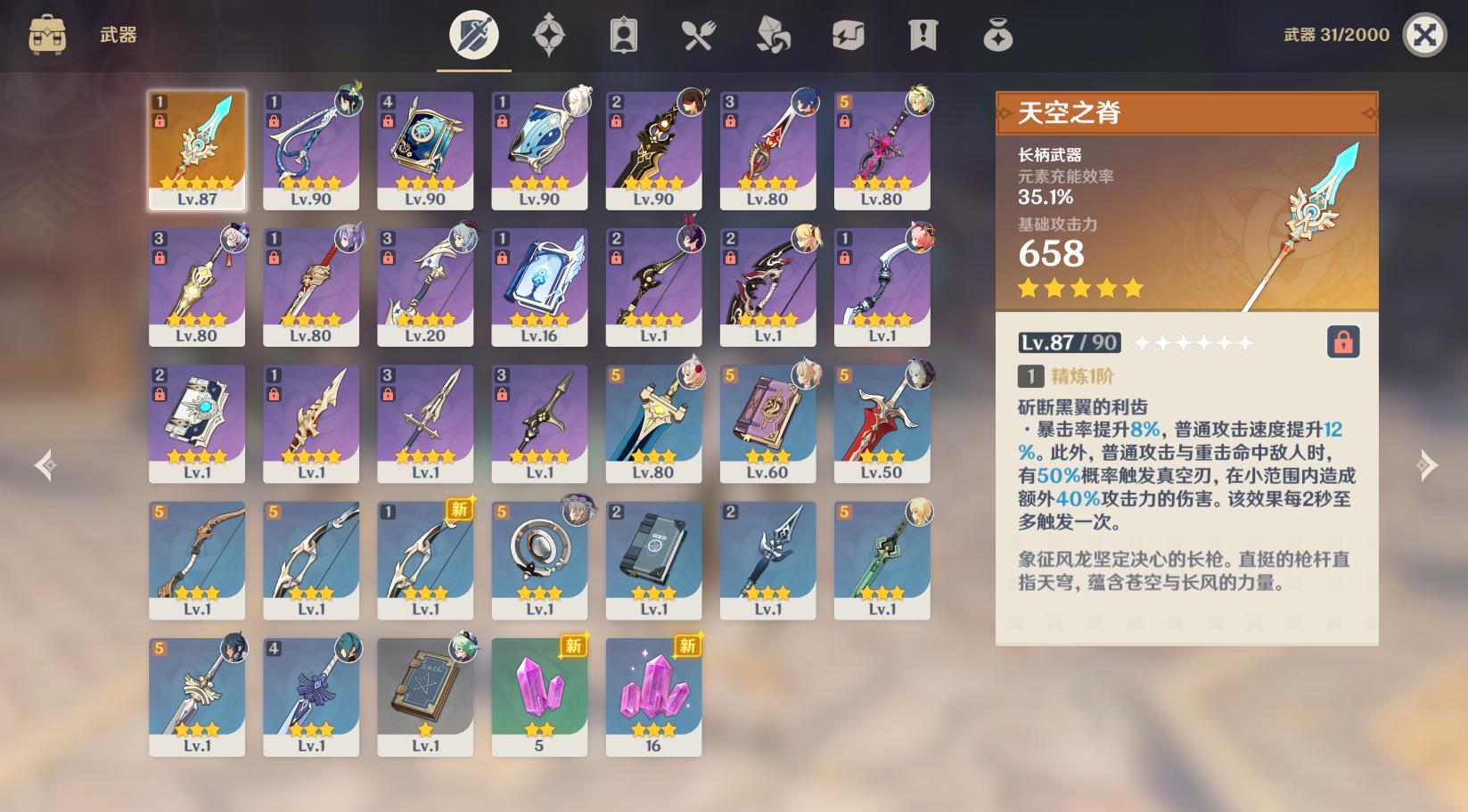Switch back to the highlighted weapons category tab

coord(472,34)
